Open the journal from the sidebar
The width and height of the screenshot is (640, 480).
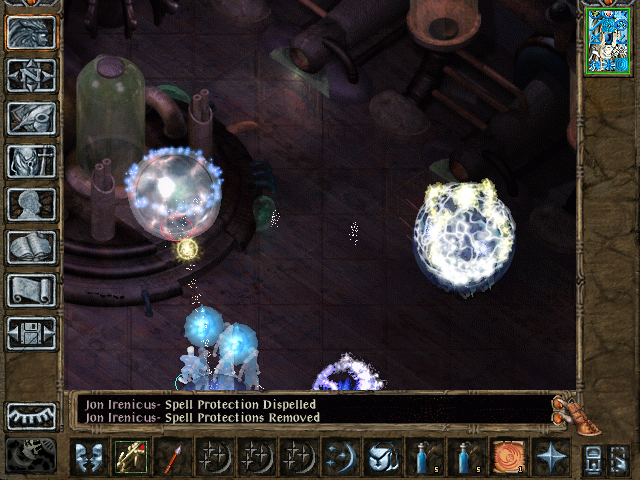pos(31,118)
